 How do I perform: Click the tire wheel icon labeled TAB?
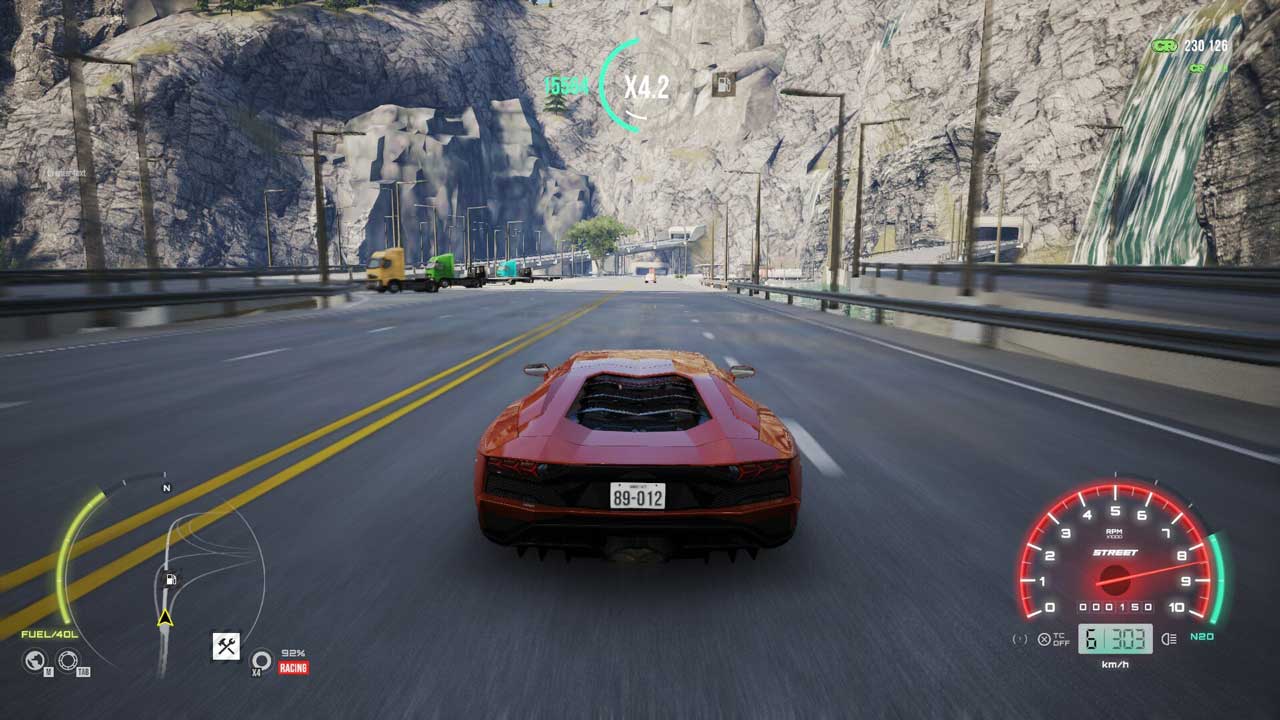[68, 660]
